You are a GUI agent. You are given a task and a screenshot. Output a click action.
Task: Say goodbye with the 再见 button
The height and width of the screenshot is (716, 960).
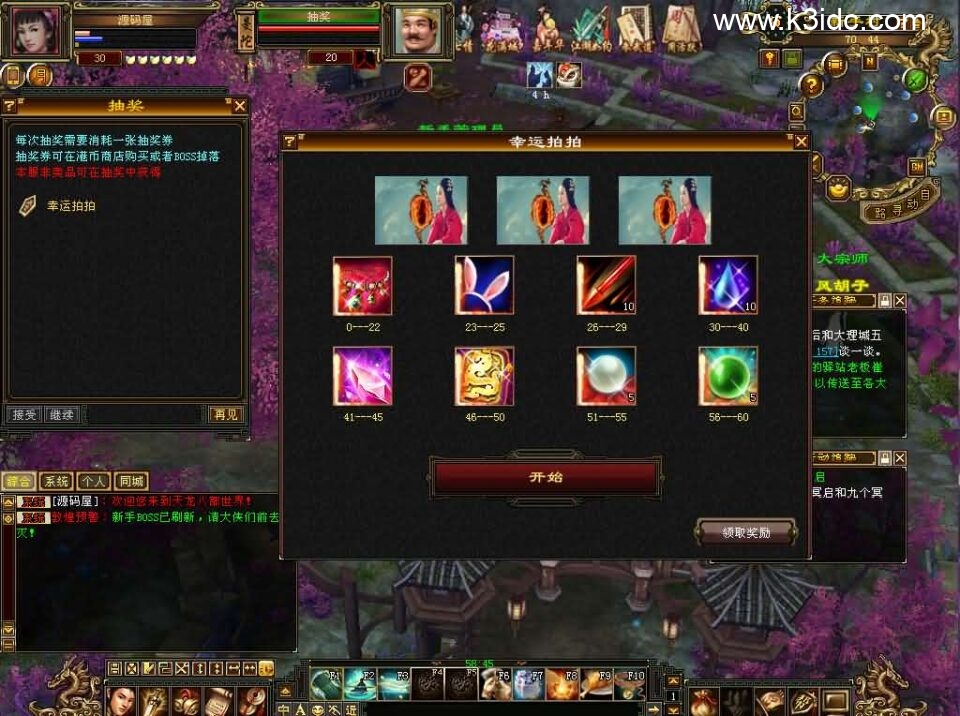225,414
